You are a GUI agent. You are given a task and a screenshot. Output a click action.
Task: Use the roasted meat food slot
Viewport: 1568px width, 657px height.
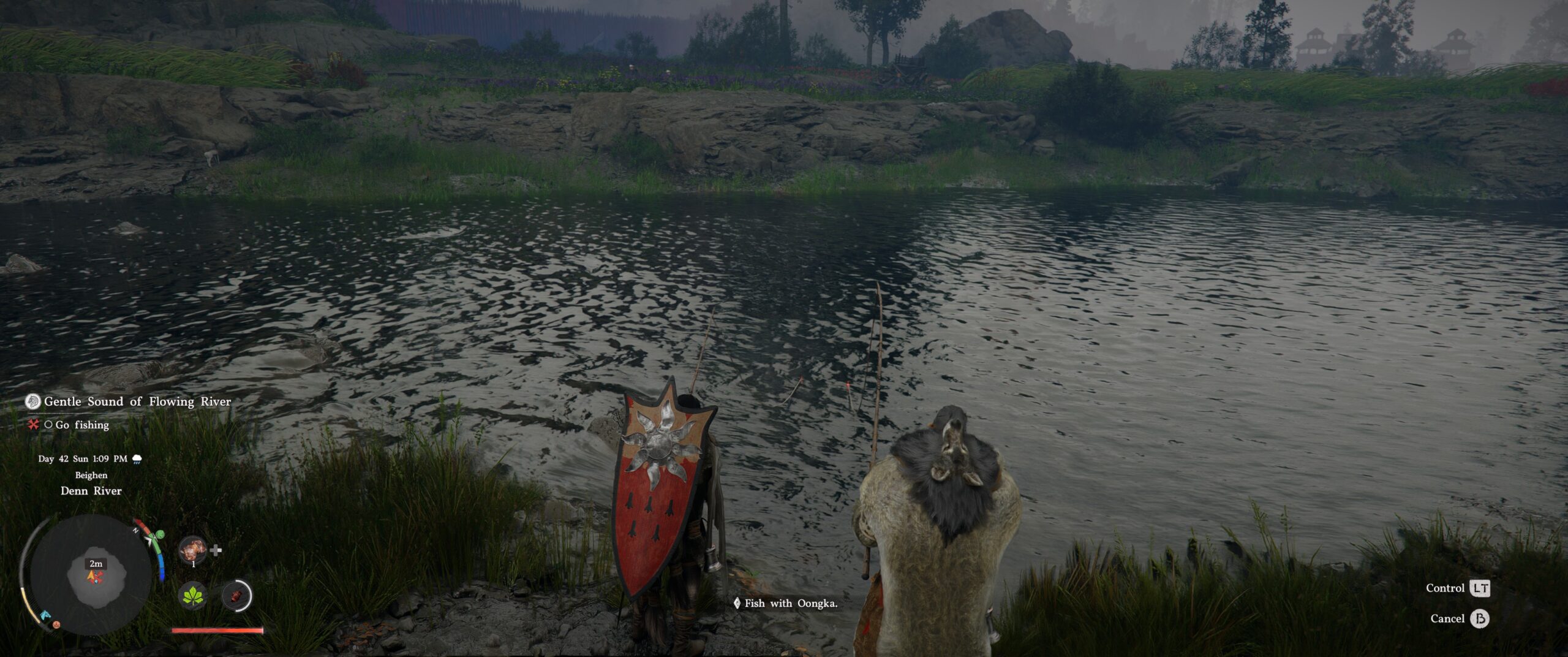192,550
